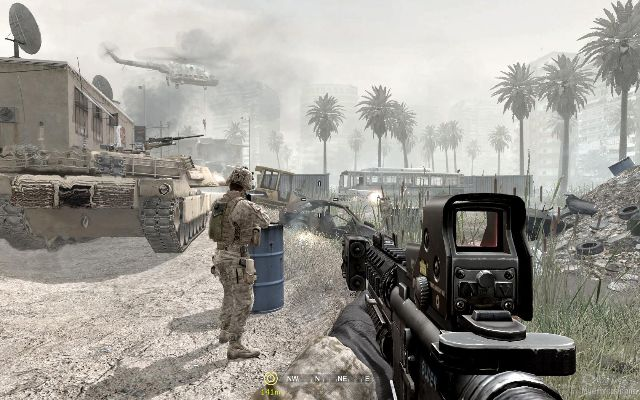Image resolution: width=640 pixels, height=400 pixels.
Task: Click the compass heading strip
Action: 316,379
